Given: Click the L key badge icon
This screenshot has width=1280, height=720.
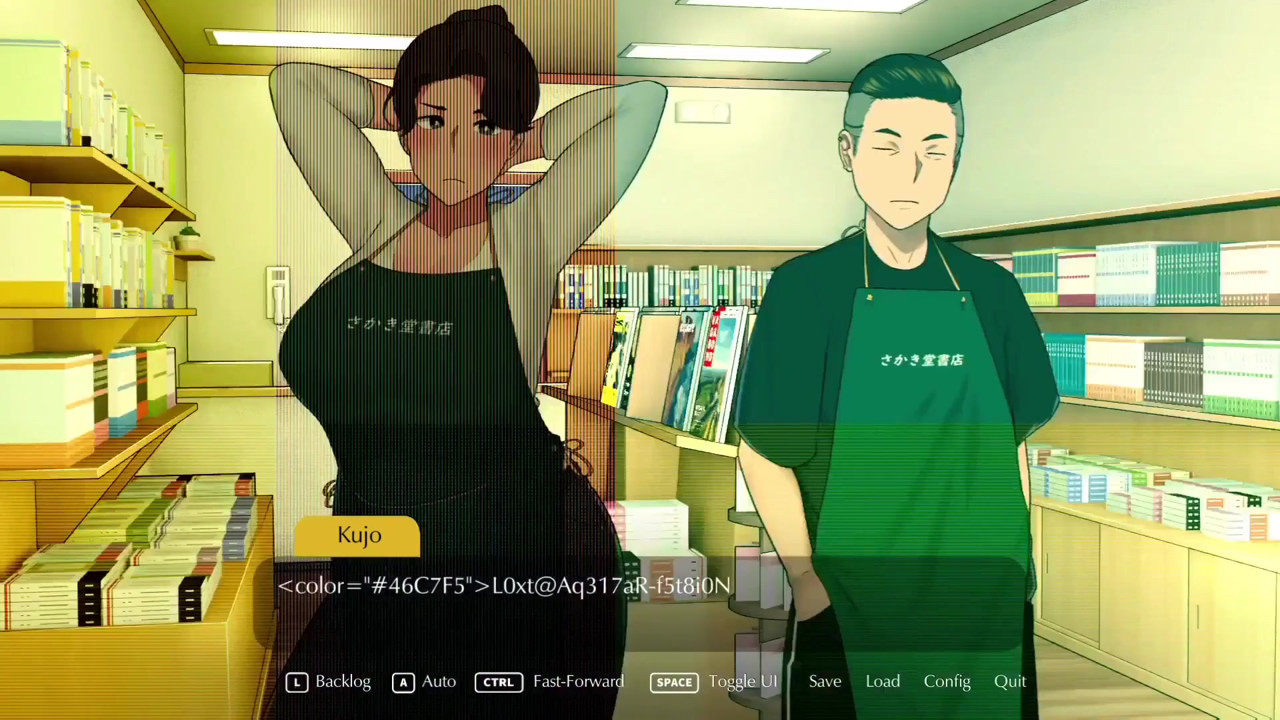Looking at the screenshot, I should tap(297, 681).
